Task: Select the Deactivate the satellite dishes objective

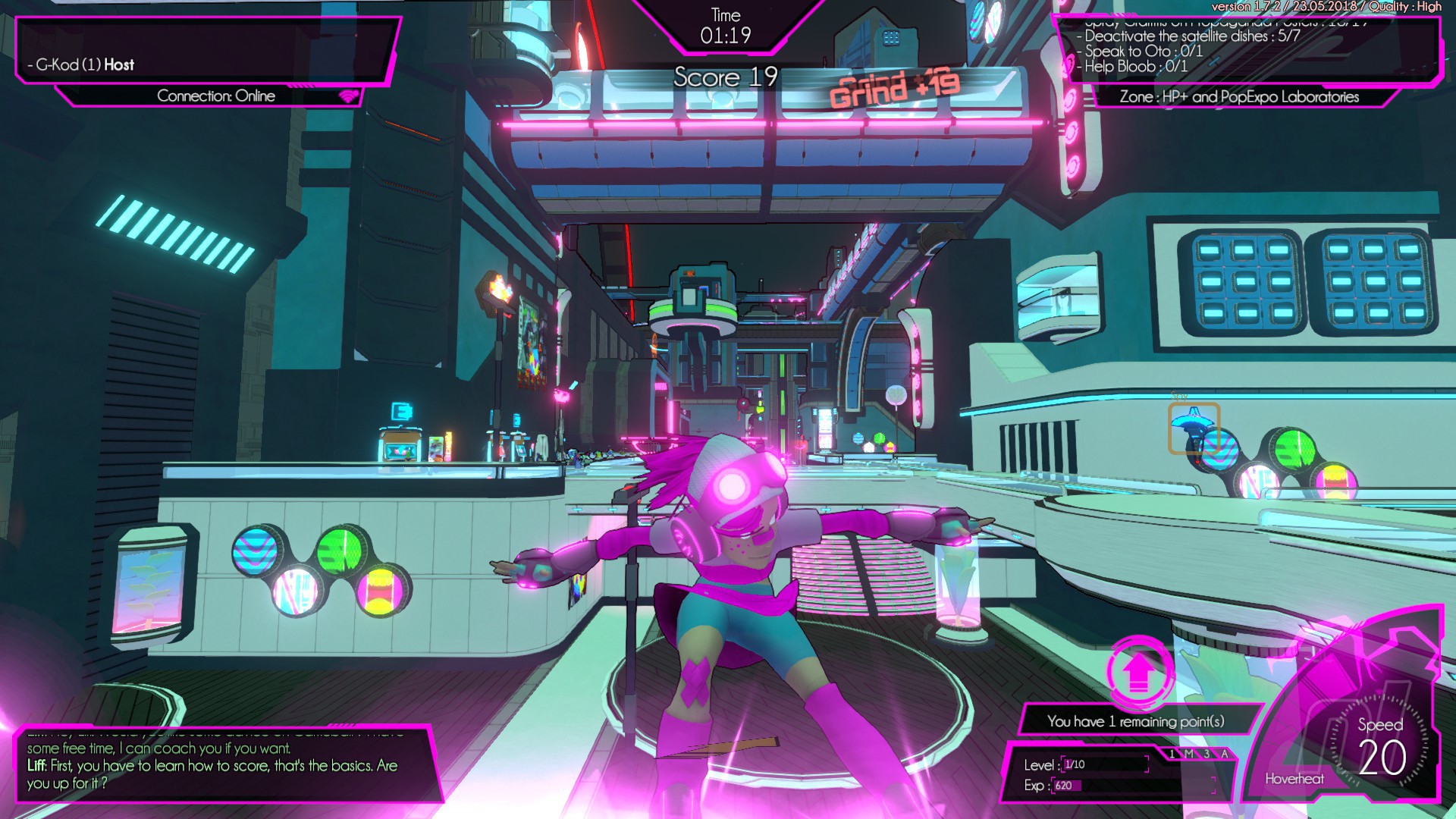Action: [1191, 36]
